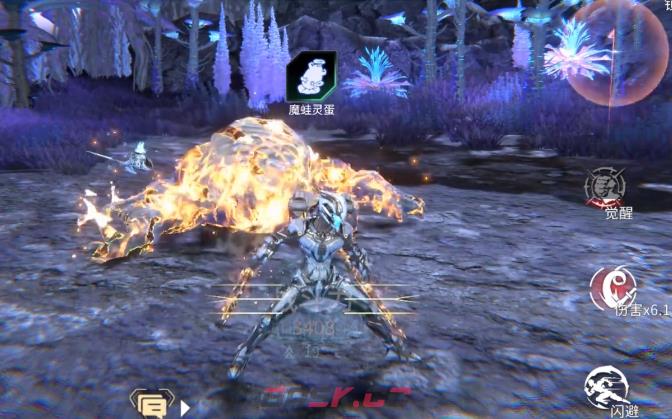
Task: Open the chat bubble icon
Action: click(x=150, y=404)
